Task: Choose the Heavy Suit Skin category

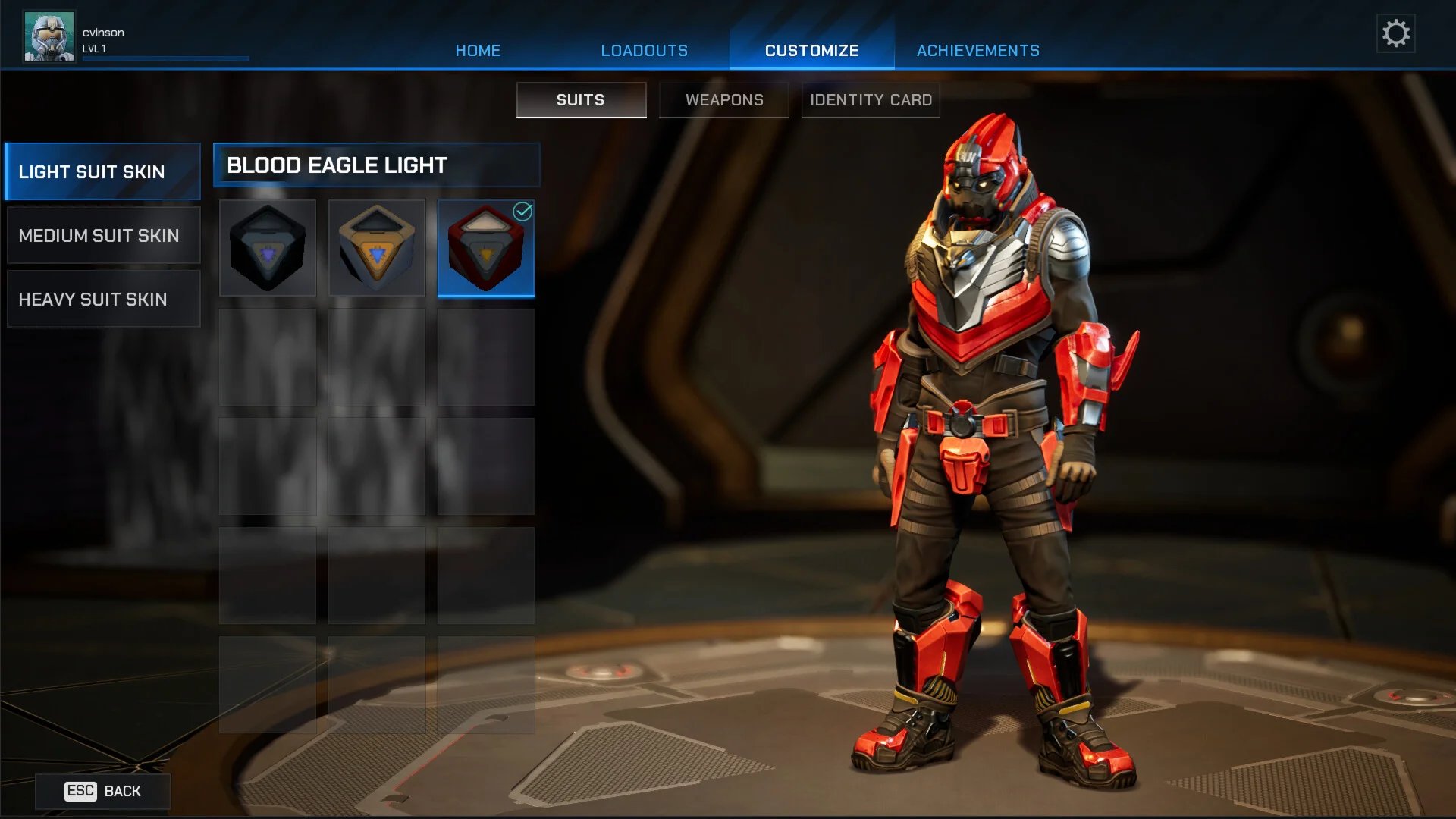Action: pos(103,300)
